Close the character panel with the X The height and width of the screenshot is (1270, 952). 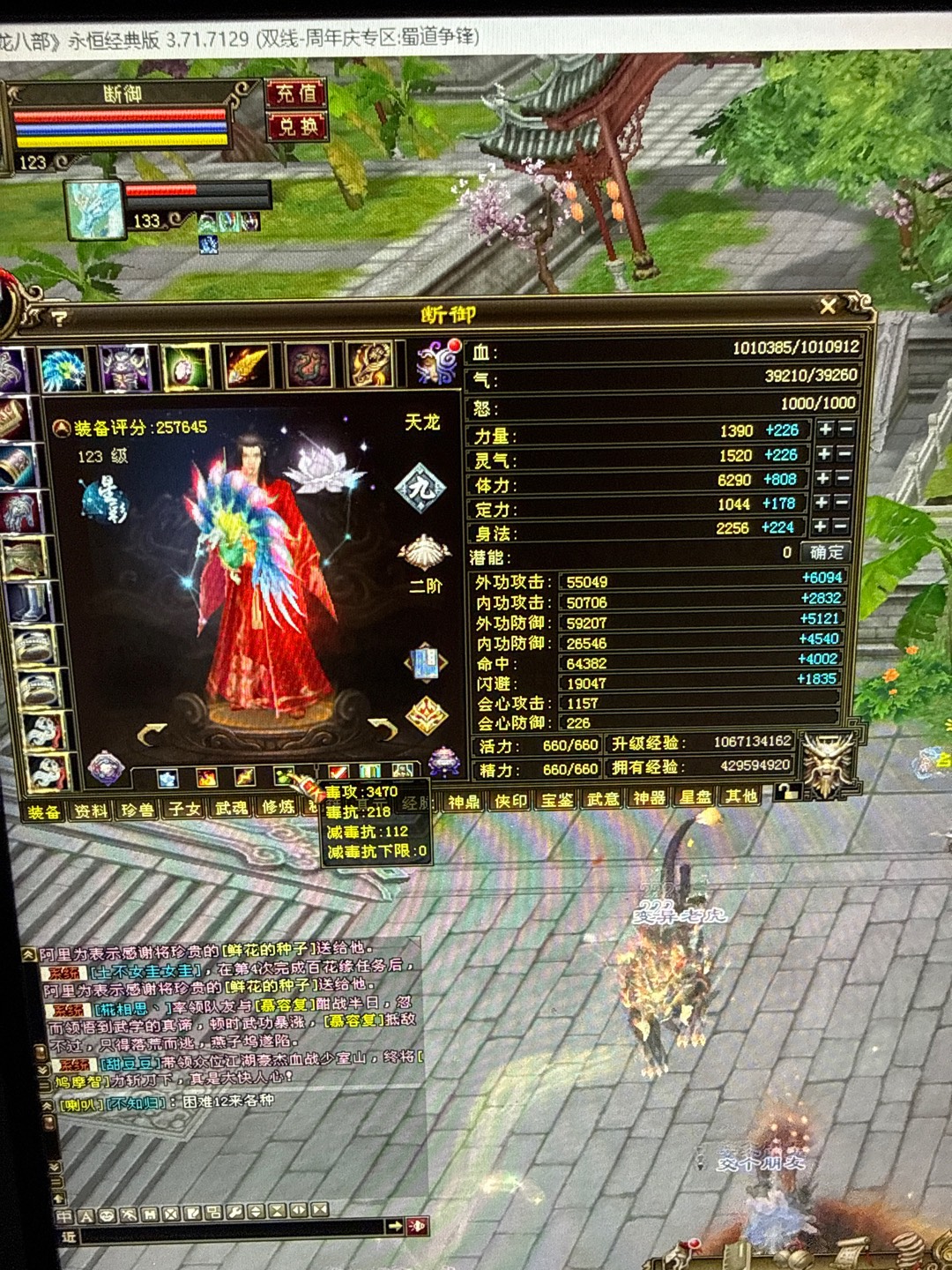(x=828, y=306)
